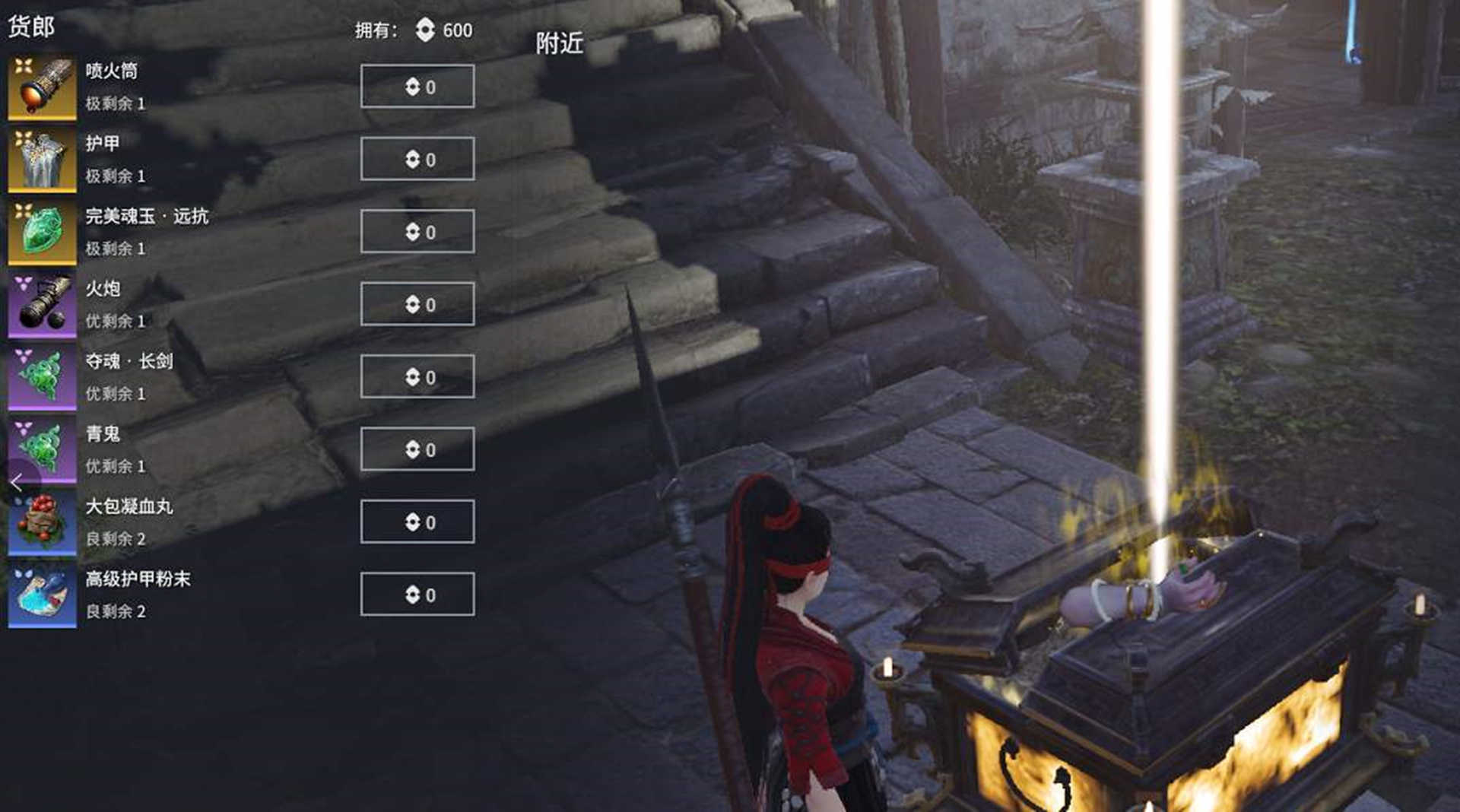Click the price box for 夺魂·长剑
Viewport: 1460px width, 812px height.
point(417,376)
